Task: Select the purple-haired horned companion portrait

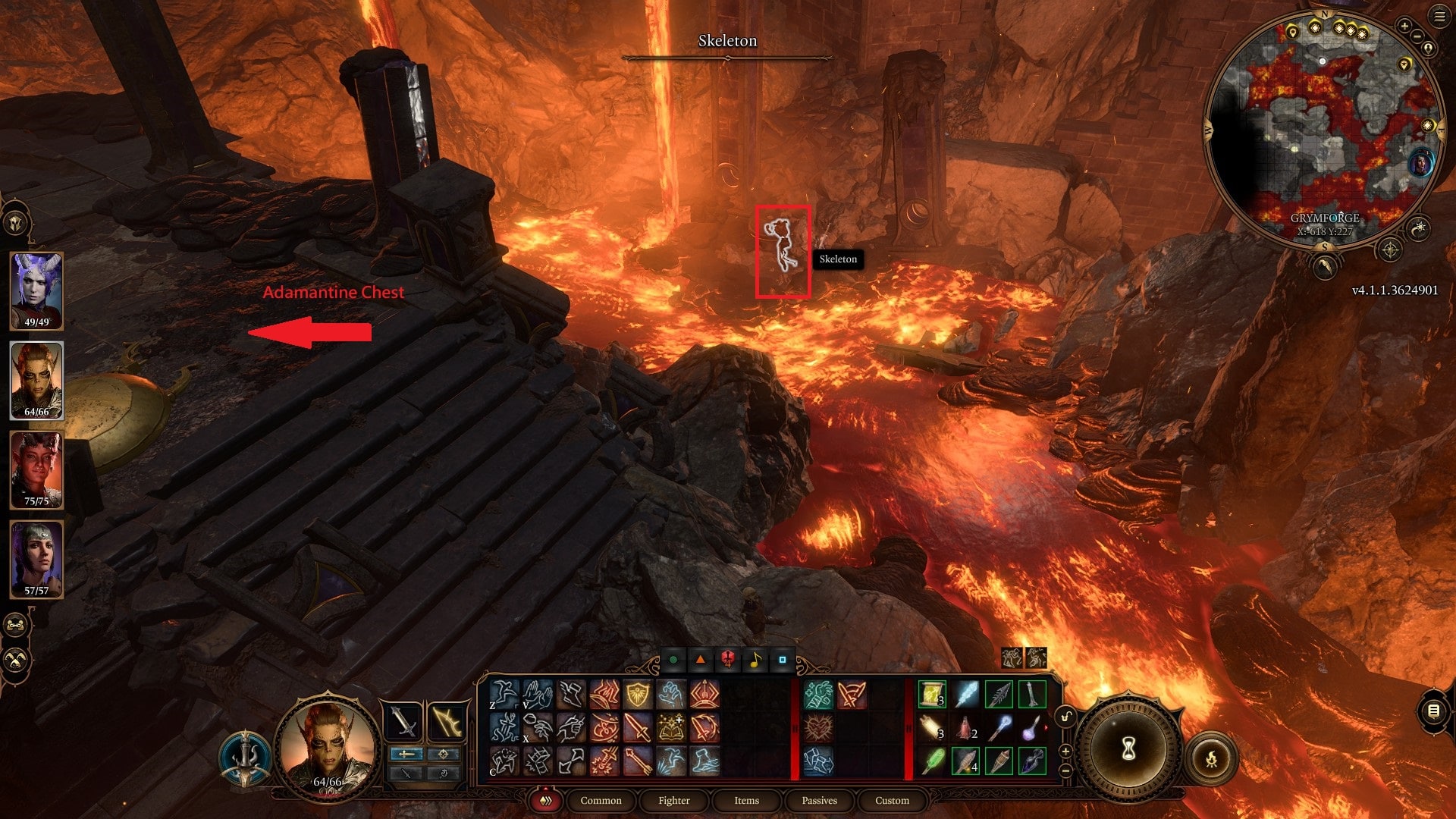Action: 36,291
